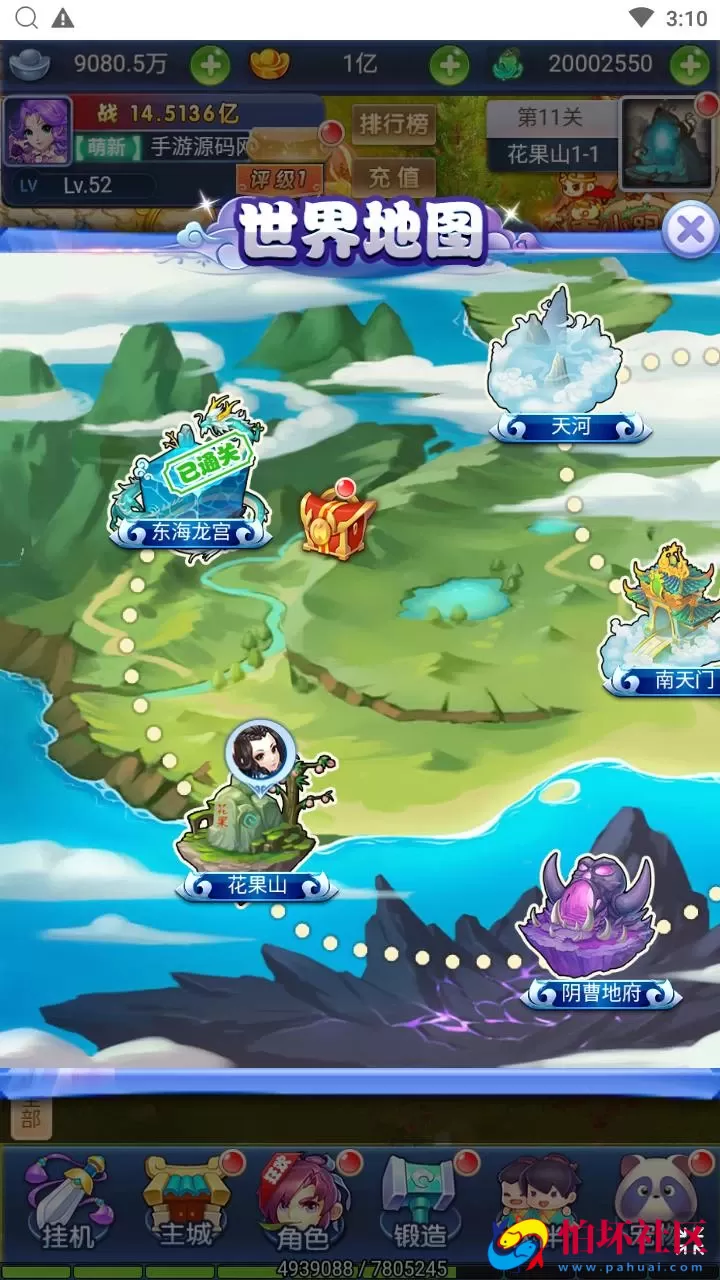
Task: Add gold ingots with the plus button
Action: 449,65
